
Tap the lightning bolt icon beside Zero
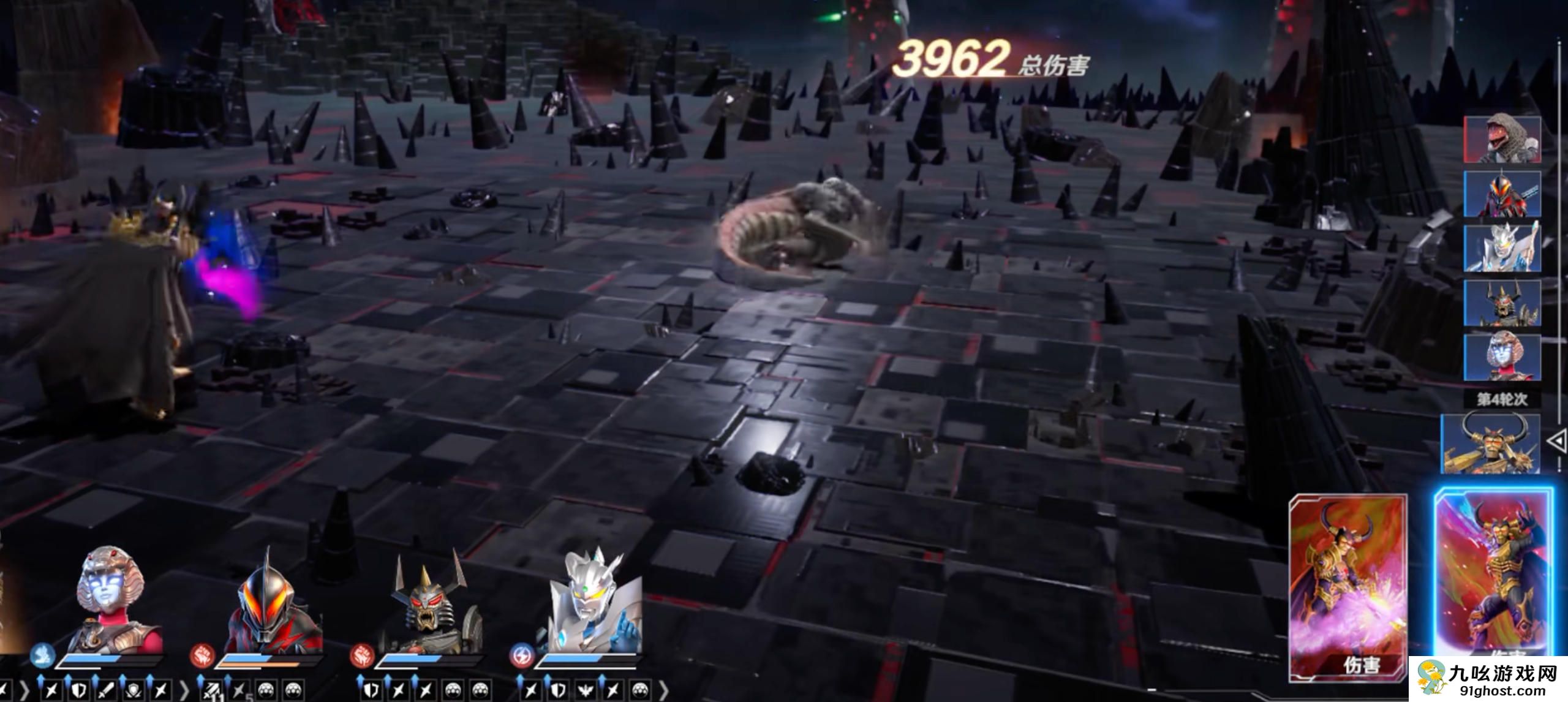pos(521,656)
